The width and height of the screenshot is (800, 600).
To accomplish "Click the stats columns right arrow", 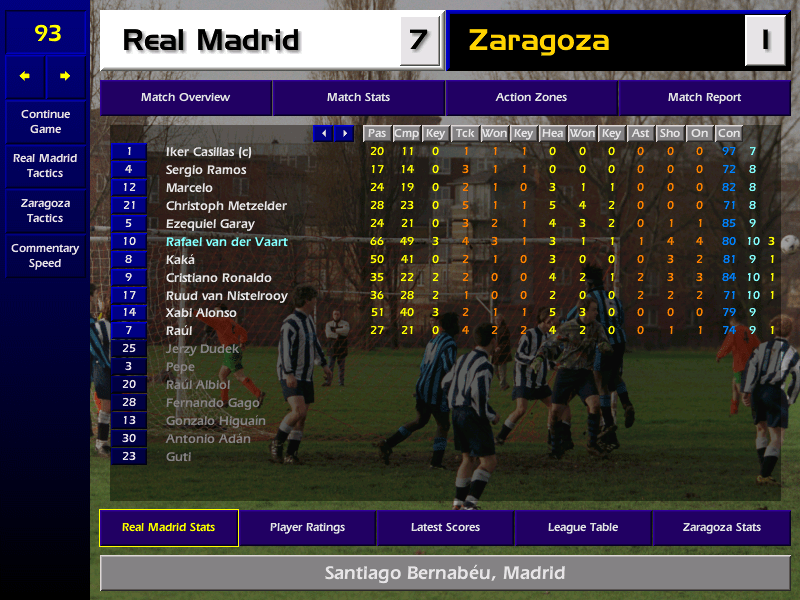I will tap(344, 134).
